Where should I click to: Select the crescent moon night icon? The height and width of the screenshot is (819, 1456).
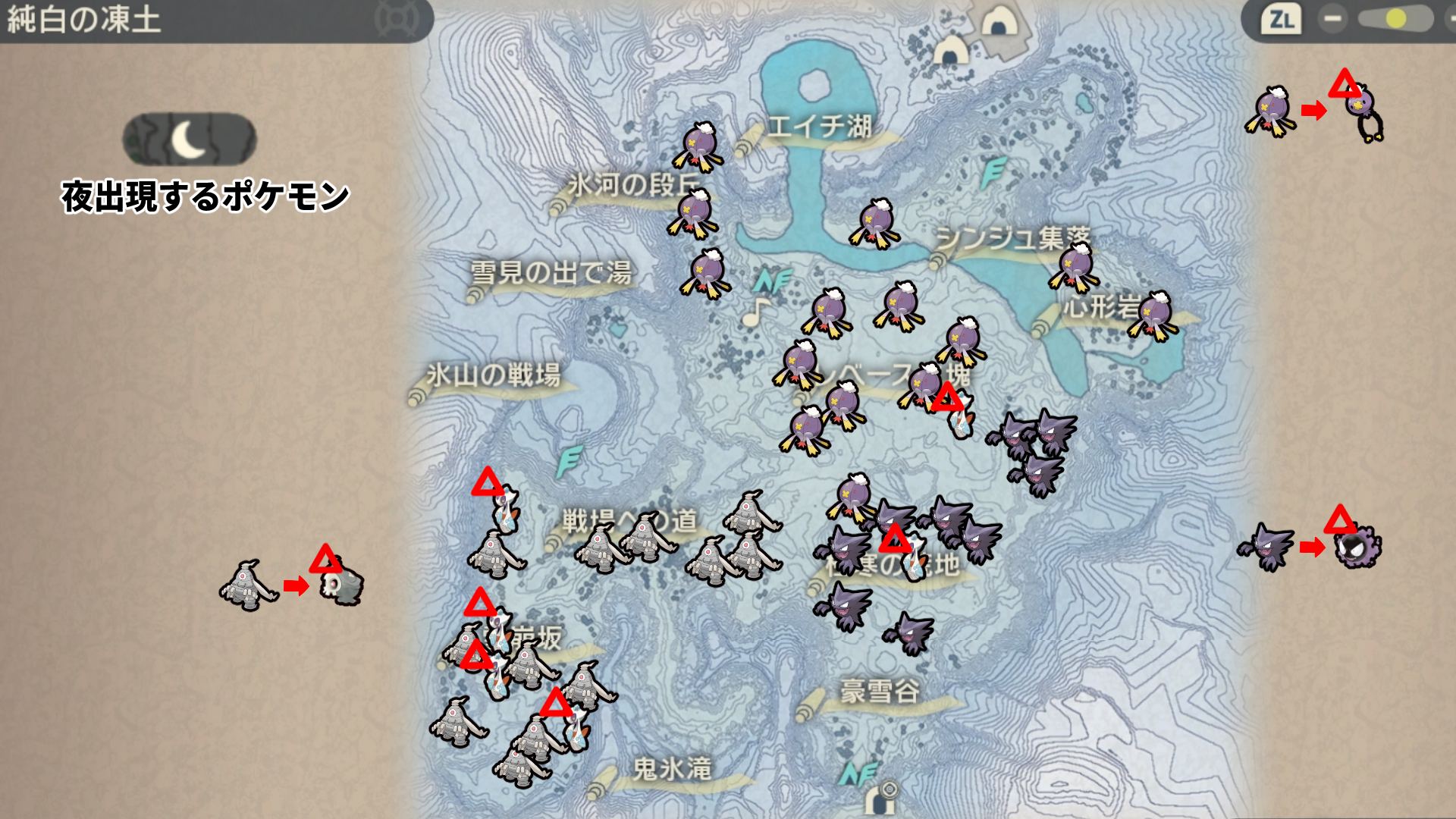(x=189, y=140)
